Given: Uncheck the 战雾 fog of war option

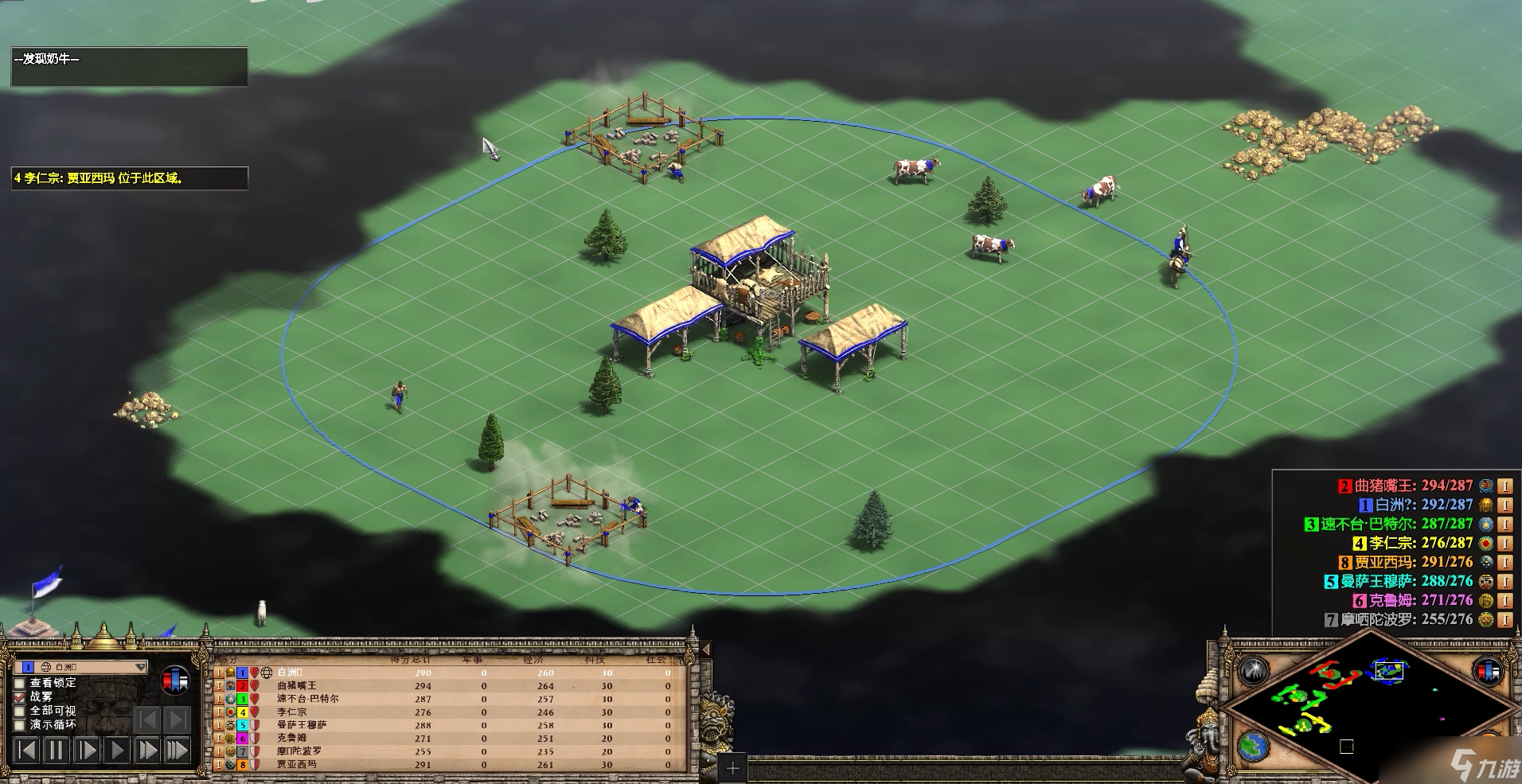Looking at the screenshot, I should pyautogui.click(x=21, y=697).
